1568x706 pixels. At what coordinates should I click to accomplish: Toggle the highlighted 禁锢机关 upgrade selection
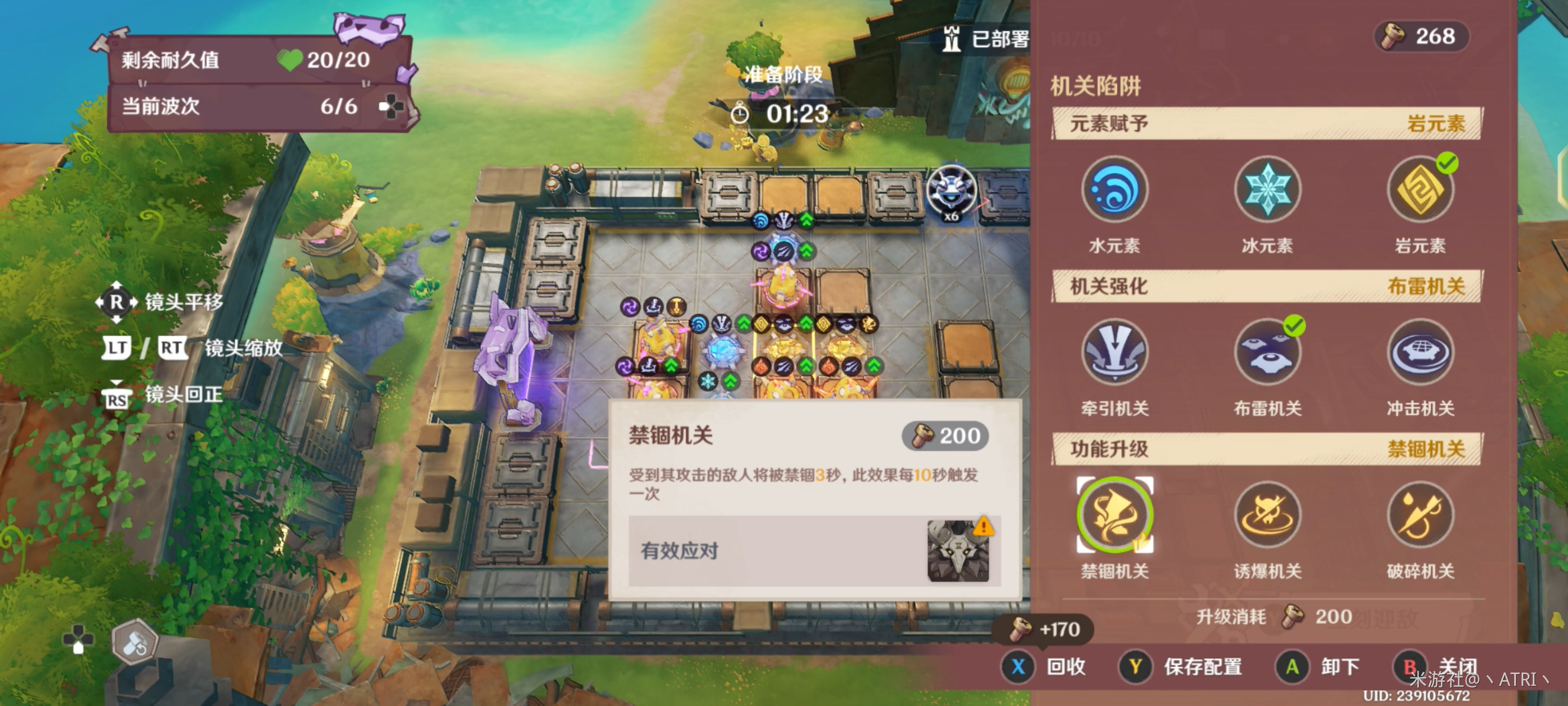click(1115, 515)
